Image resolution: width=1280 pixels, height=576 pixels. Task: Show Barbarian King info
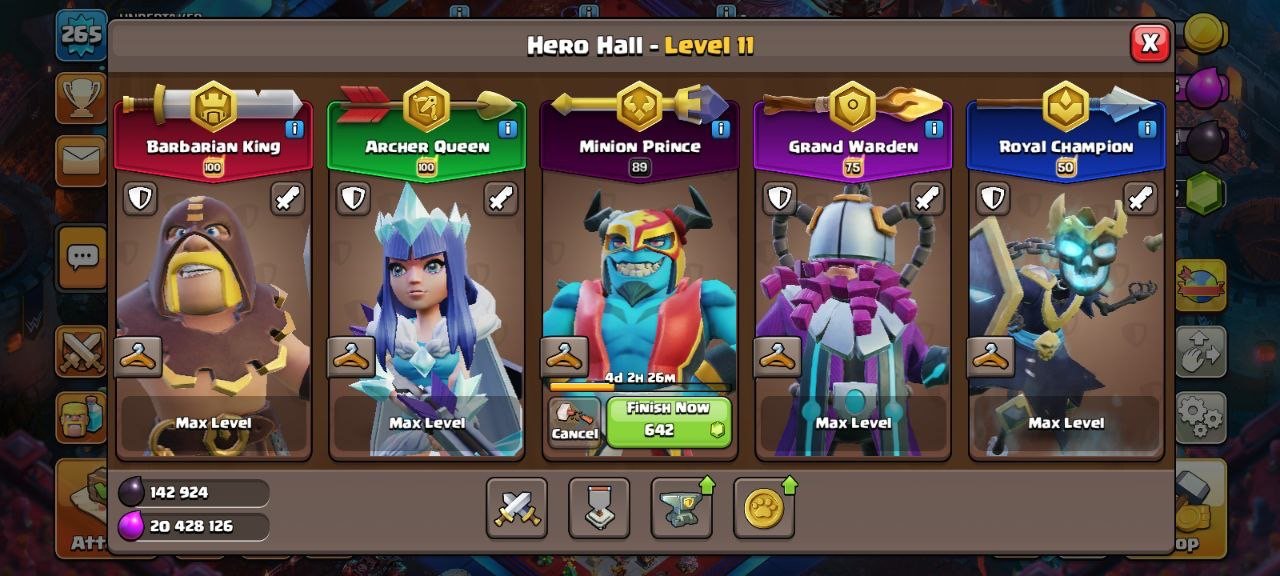click(294, 129)
